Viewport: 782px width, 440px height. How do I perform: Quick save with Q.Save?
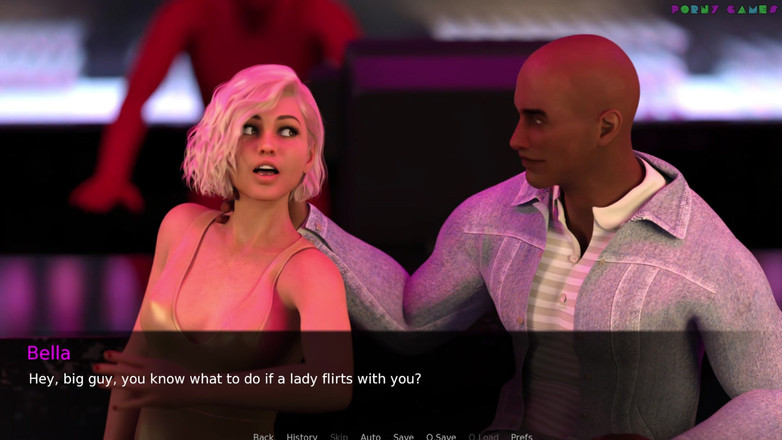(440, 436)
